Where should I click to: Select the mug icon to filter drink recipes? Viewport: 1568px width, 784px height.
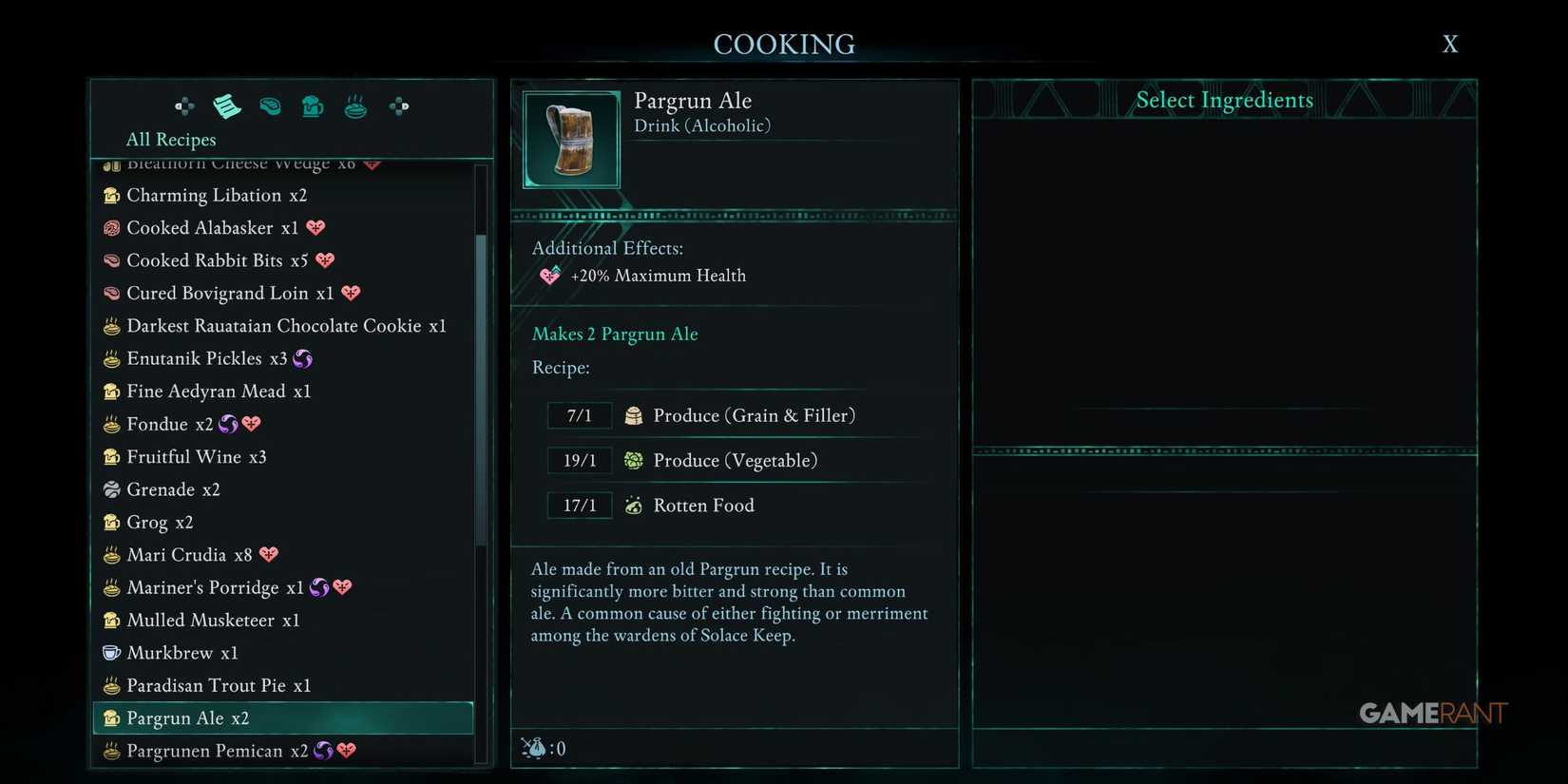click(x=312, y=106)
